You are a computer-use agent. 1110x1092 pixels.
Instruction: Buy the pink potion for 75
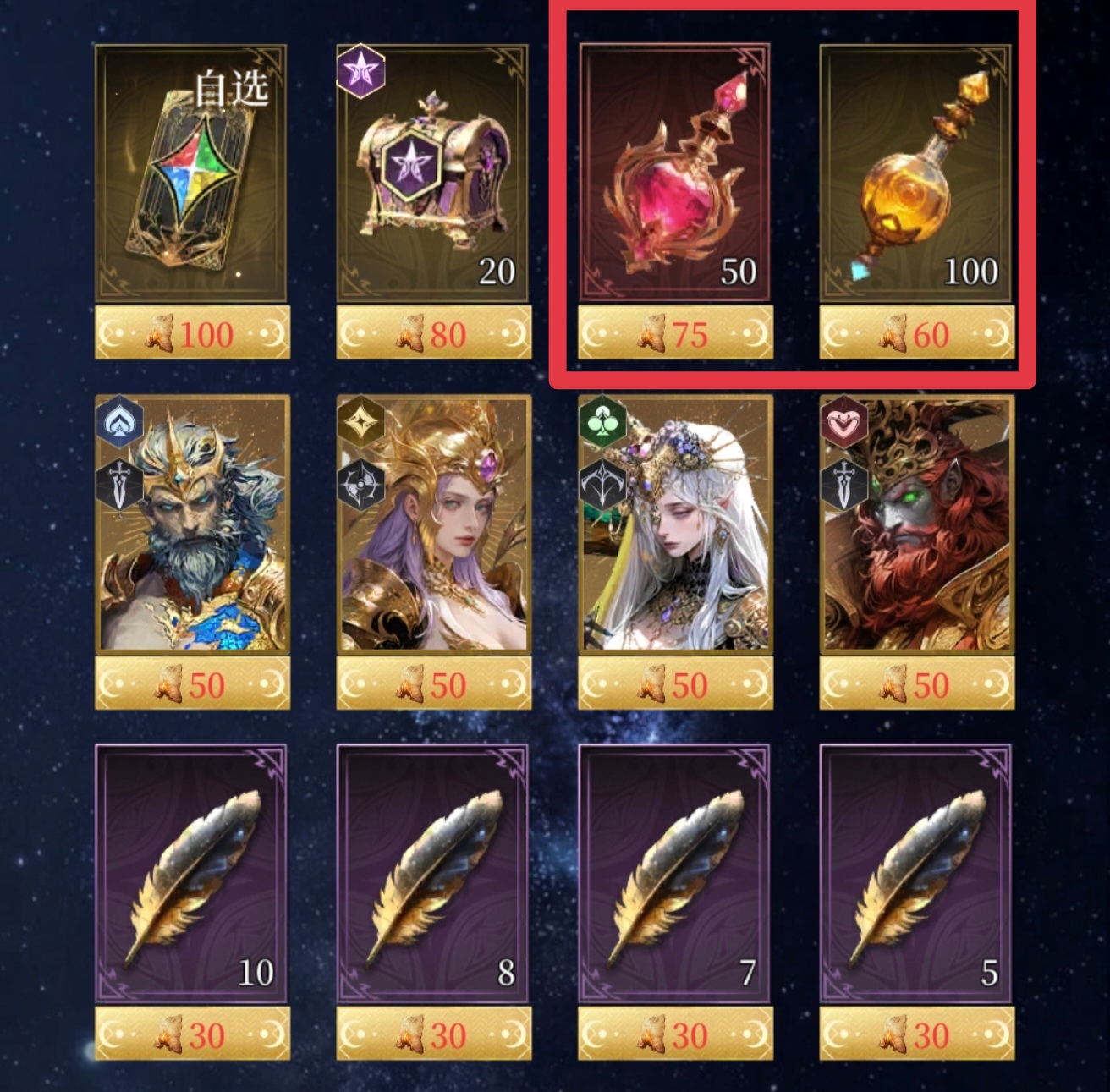[x=675, y=335]
